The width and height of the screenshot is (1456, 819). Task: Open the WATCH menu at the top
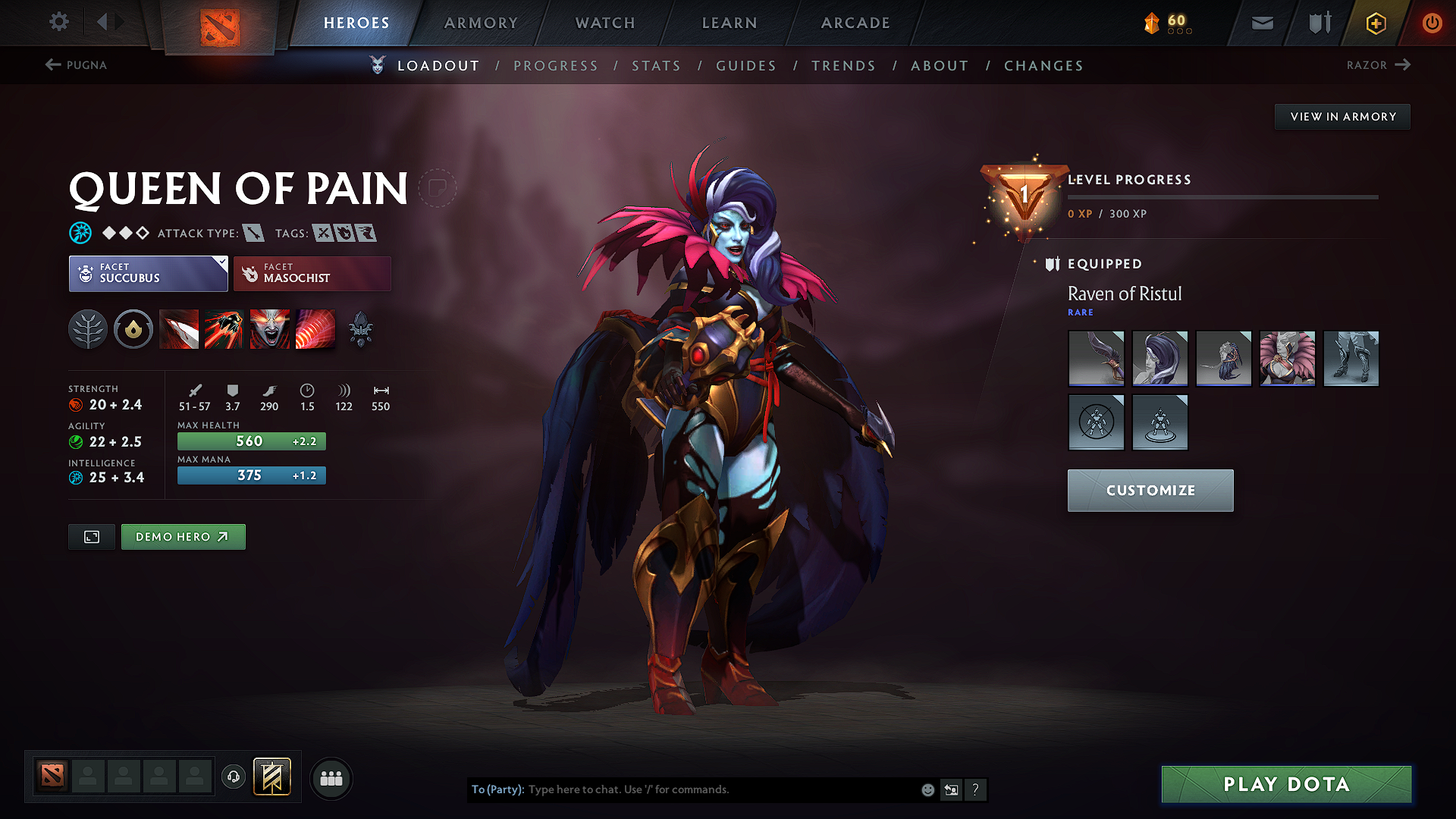pos(604,23)
